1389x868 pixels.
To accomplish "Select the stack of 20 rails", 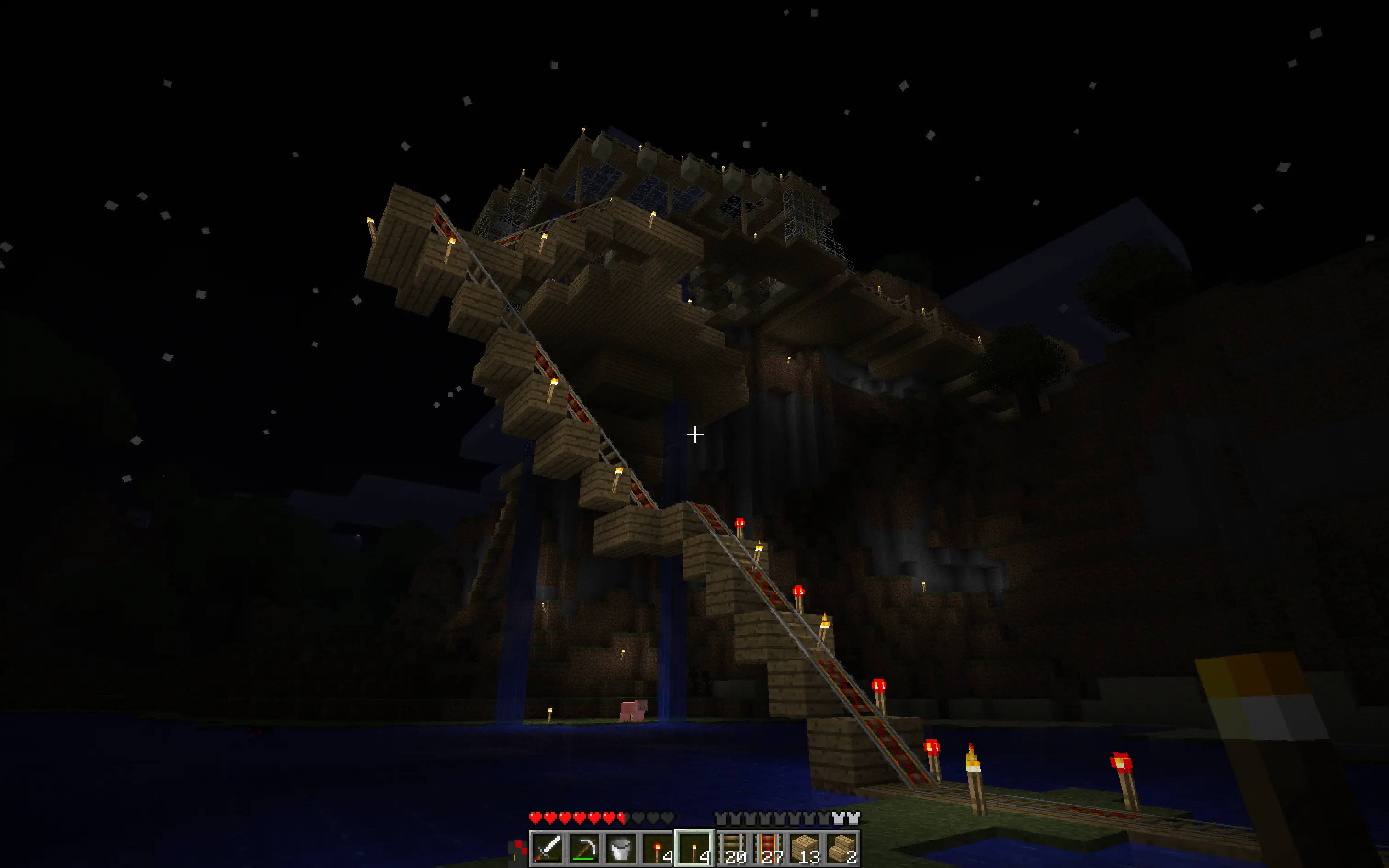I will [731, 848].
